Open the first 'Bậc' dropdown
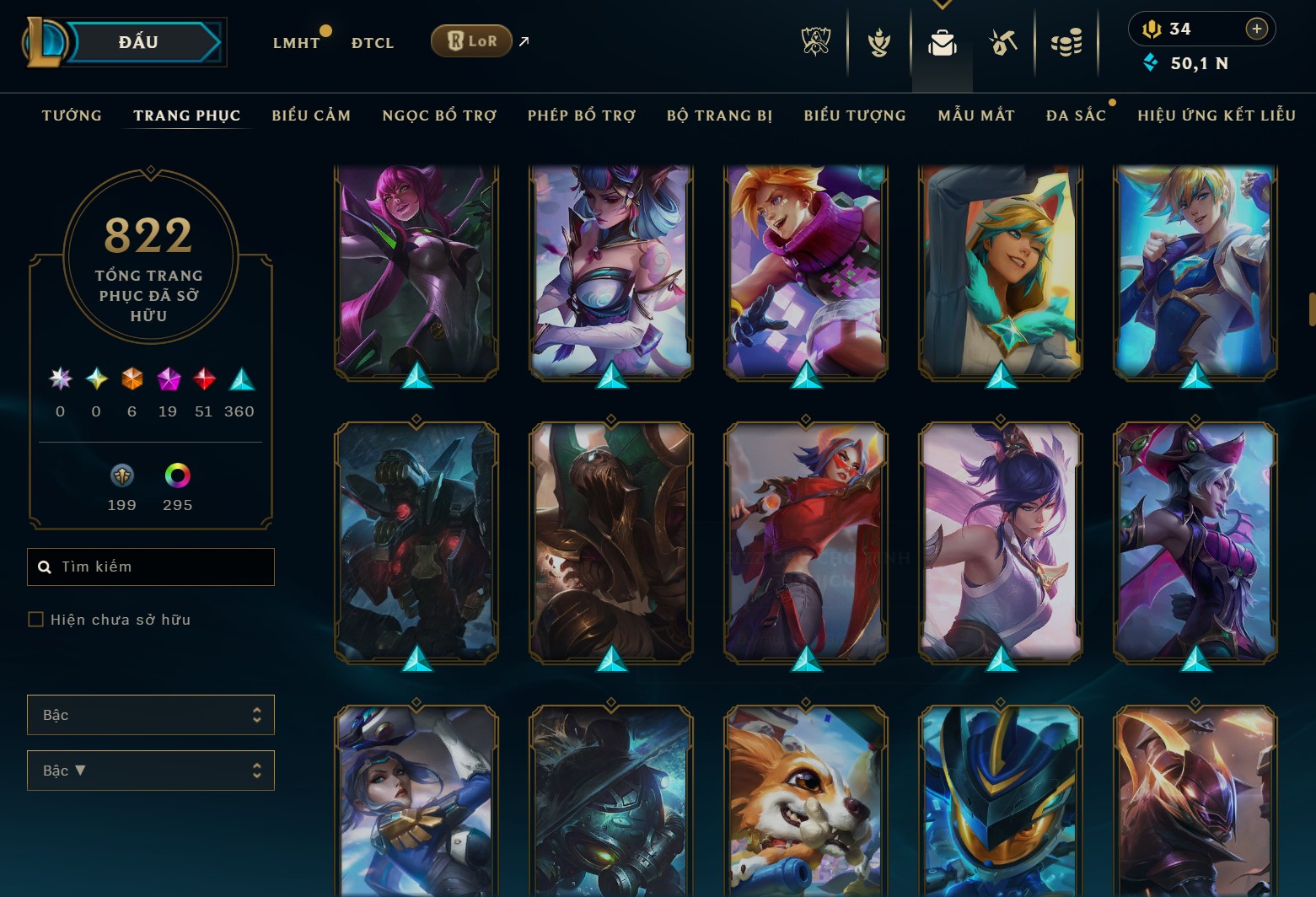This screenshot has height=897, width=1316. click(150, 714)
